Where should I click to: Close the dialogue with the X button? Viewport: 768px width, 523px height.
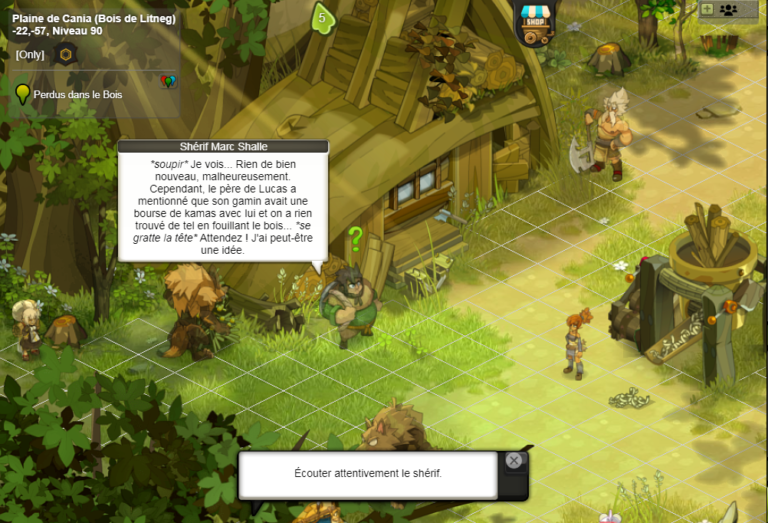click(x=513, y=461)
